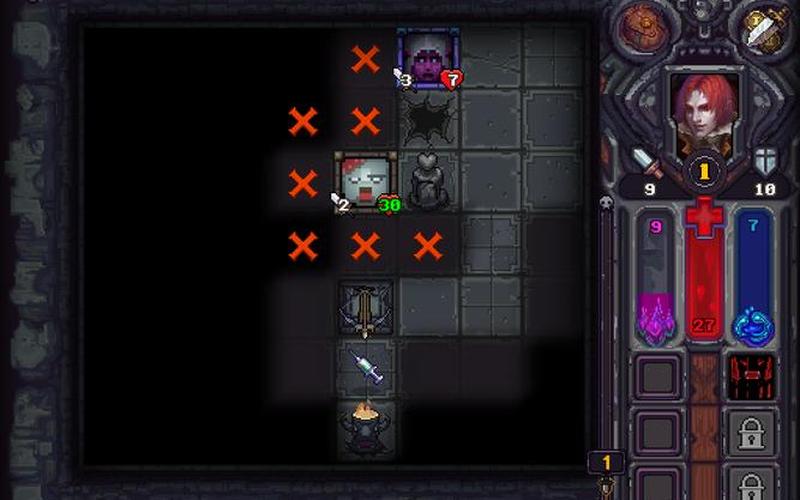Select the cracked hole floor tile

click(x=428, y=120)
